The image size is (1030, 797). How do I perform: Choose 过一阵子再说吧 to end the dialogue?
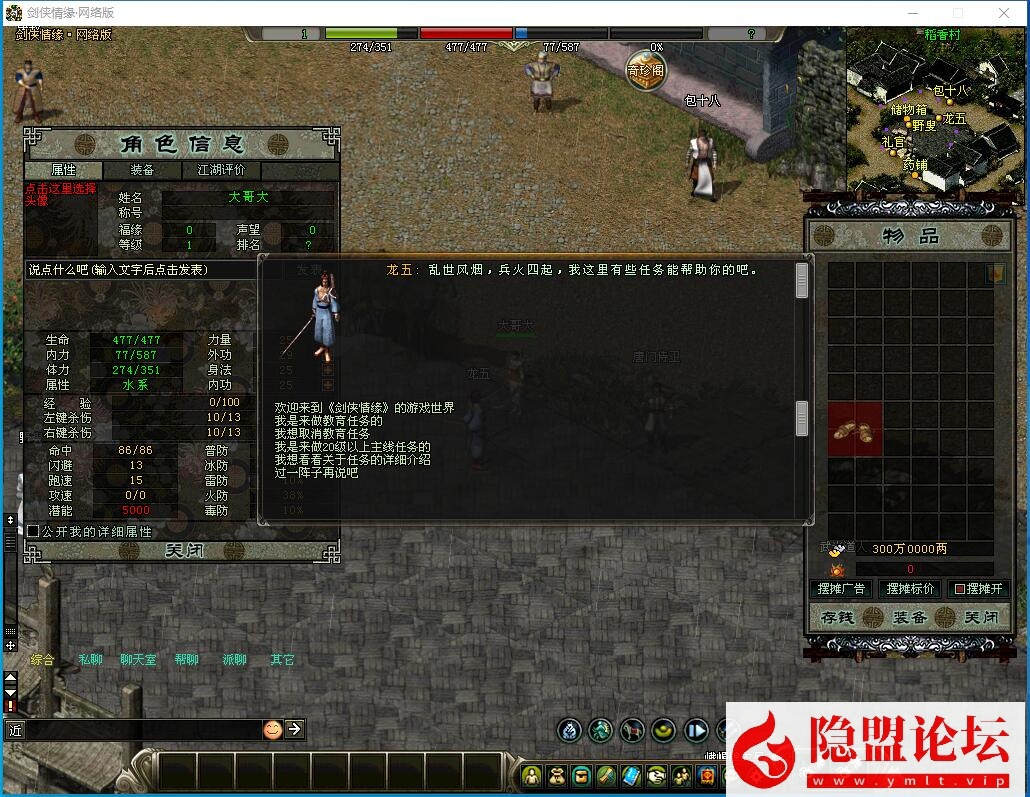(x=316, y=473)
